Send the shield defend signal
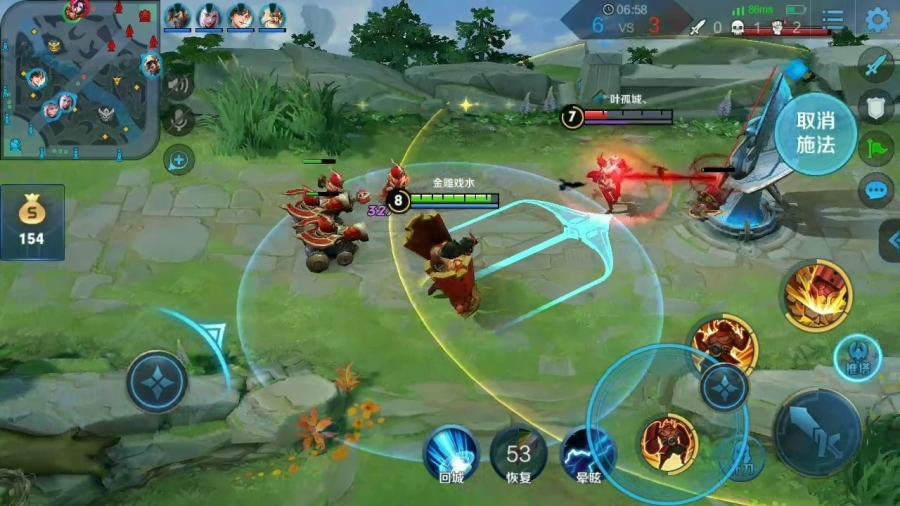This screenshot has height=506, width=900. coord(876,107)
